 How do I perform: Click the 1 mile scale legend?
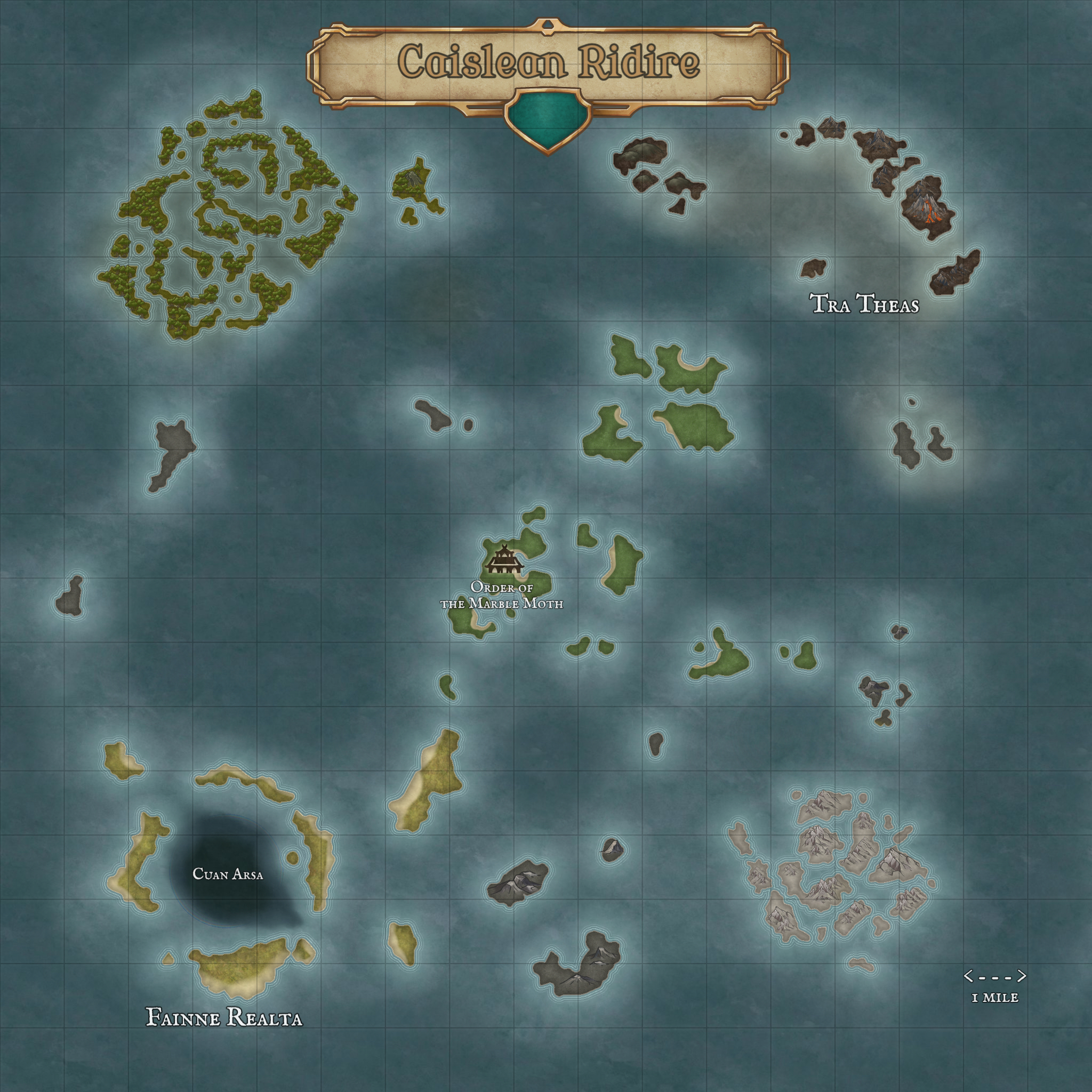point(995,986)
